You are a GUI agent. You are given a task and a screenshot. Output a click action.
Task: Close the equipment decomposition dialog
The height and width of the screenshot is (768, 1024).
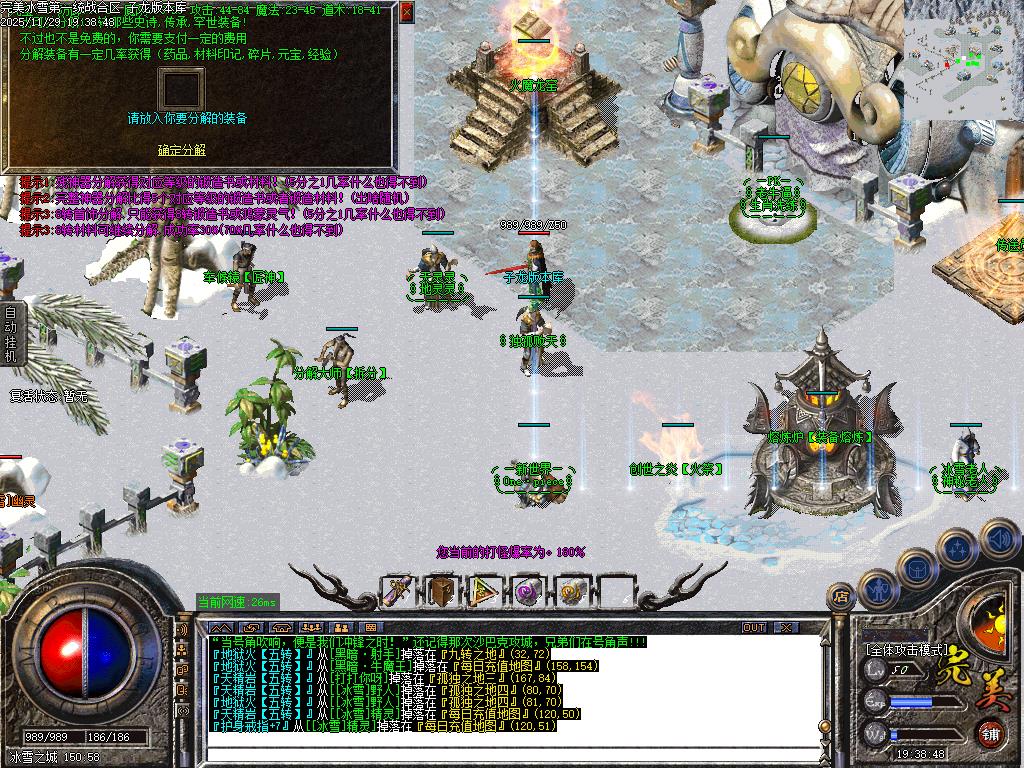406,12
